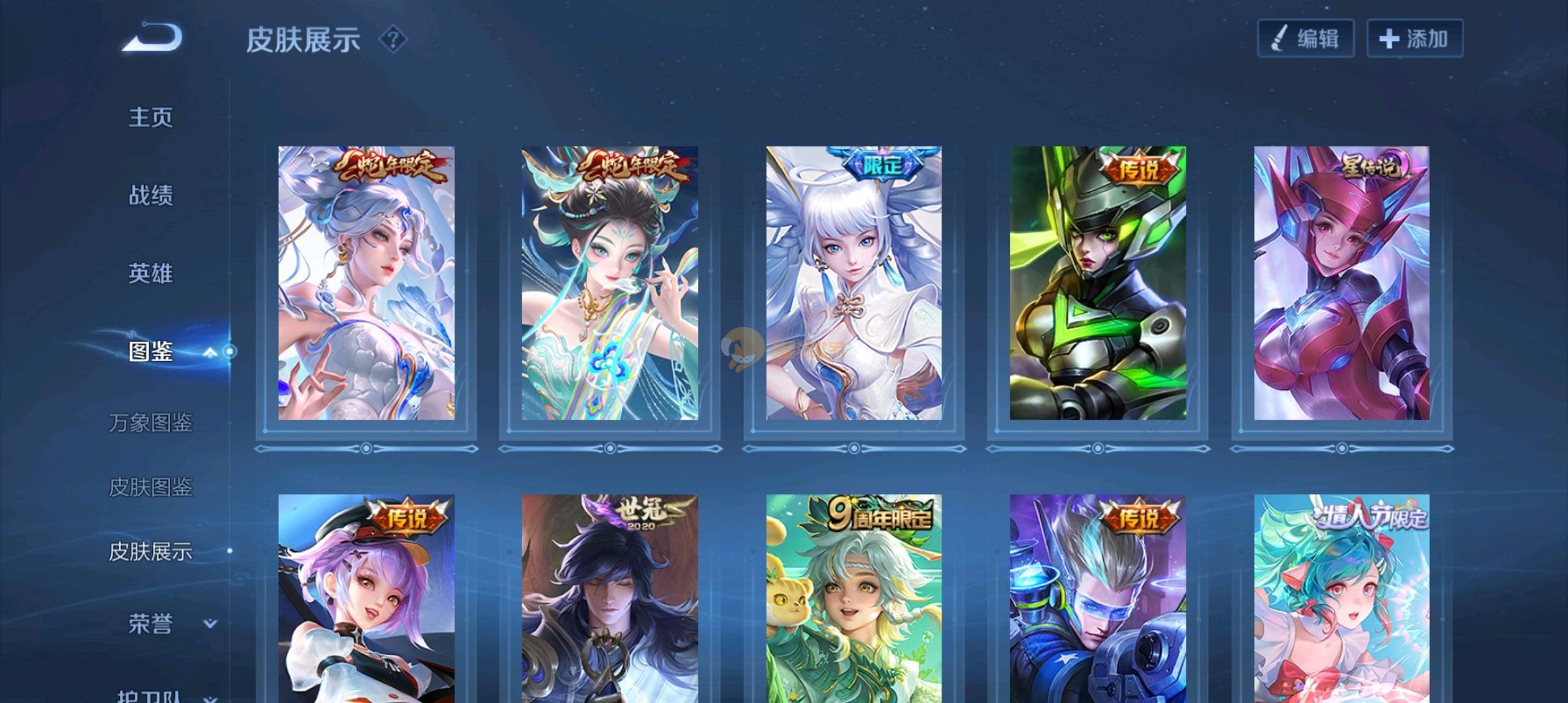Choose the 情人节限定 skin card
The image size is (1568, 703).
point(1341,599)
